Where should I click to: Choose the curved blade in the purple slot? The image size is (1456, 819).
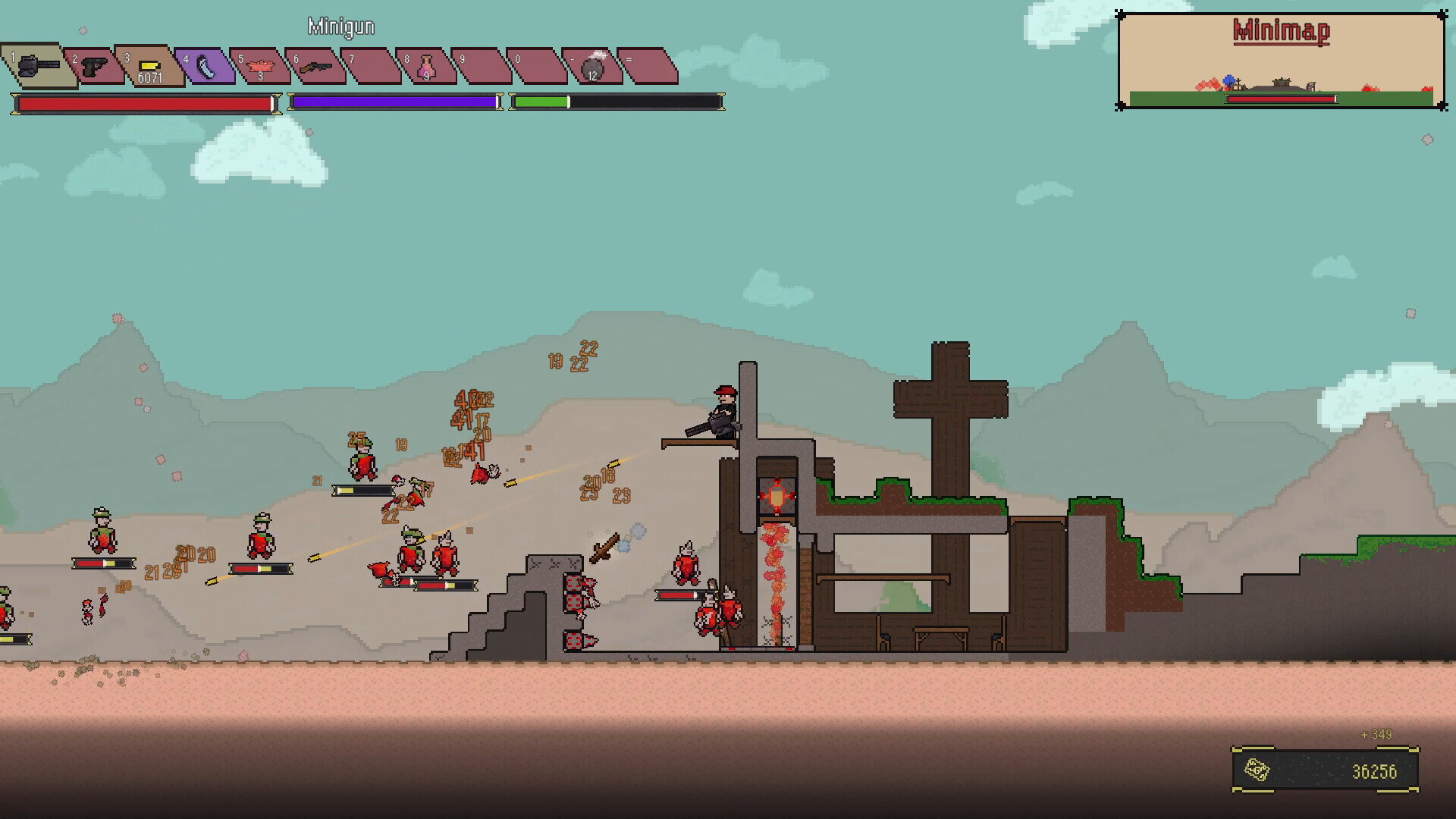coord(205,67)
